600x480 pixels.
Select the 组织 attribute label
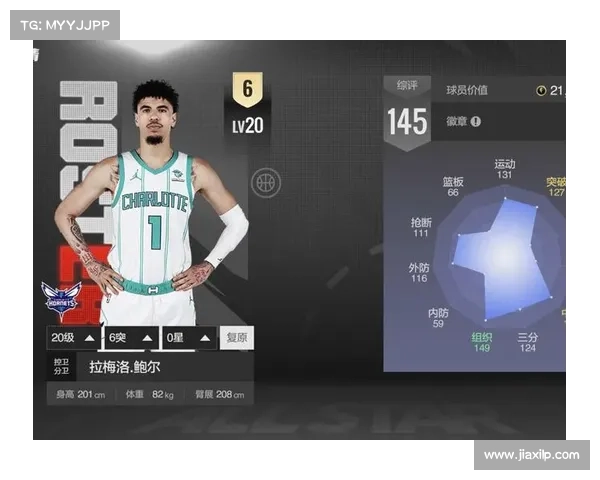[x=482, y=337]
